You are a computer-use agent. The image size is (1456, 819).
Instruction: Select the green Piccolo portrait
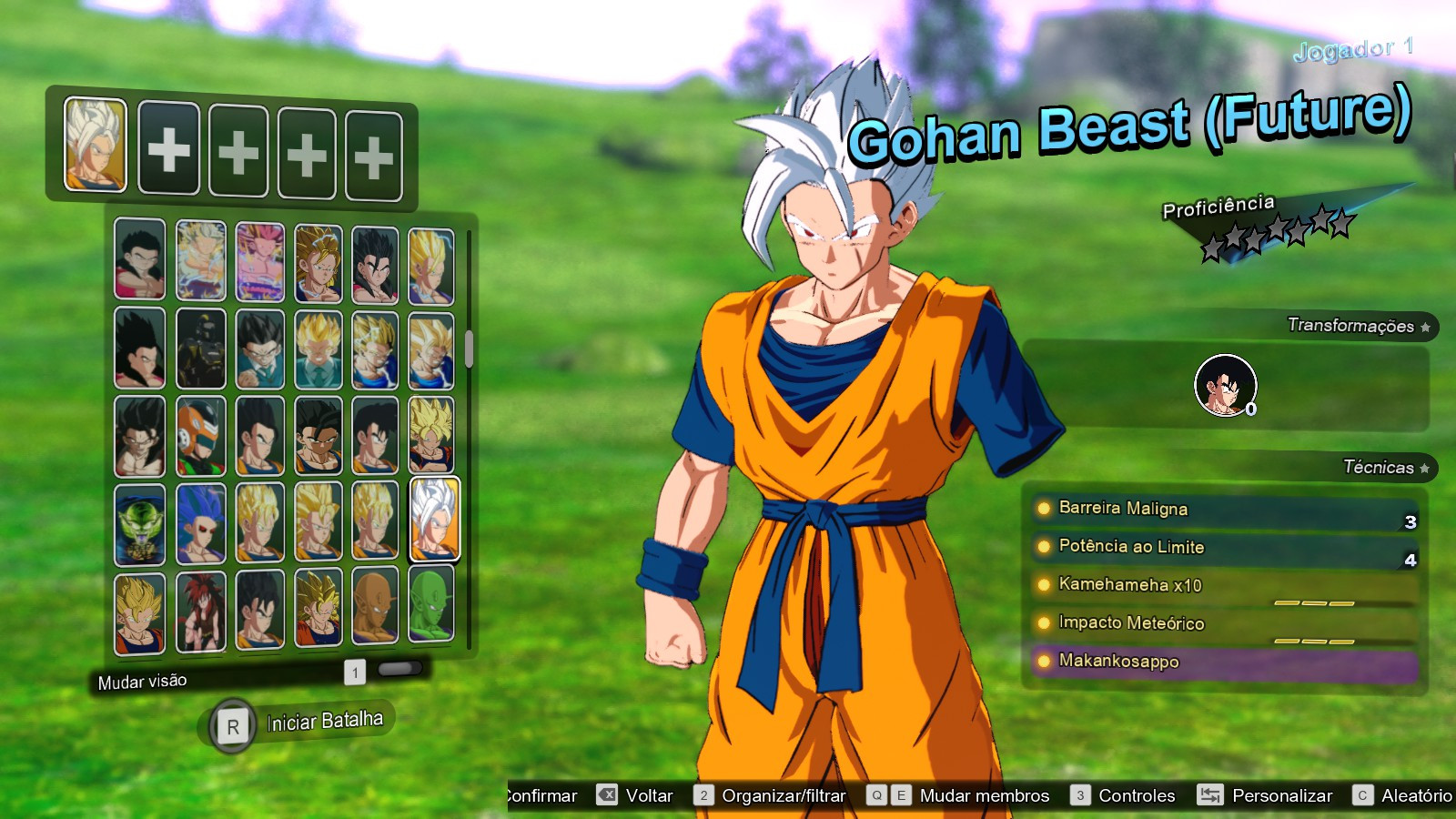430,604
